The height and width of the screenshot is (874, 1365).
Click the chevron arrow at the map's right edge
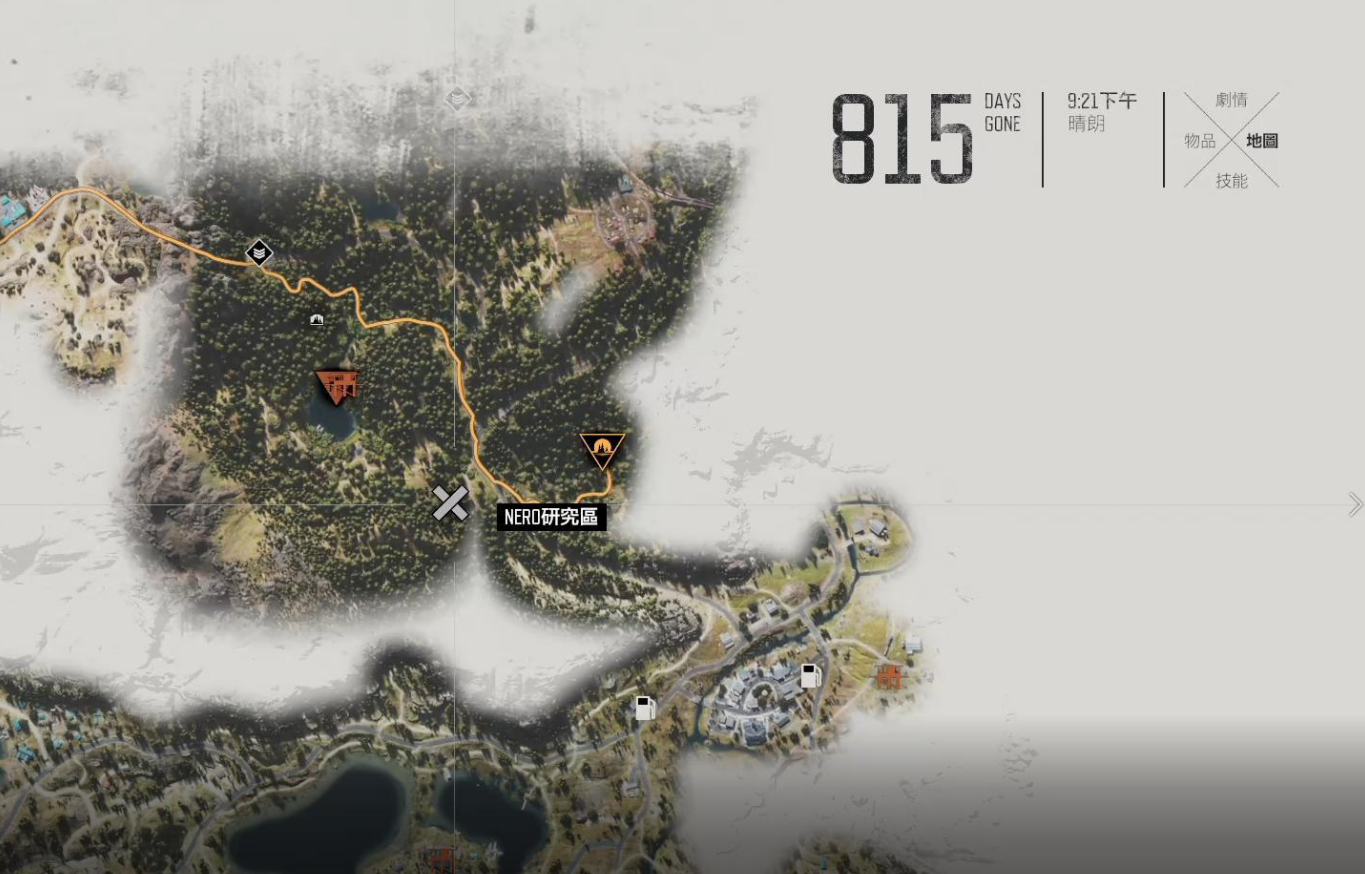[1355, 505]
